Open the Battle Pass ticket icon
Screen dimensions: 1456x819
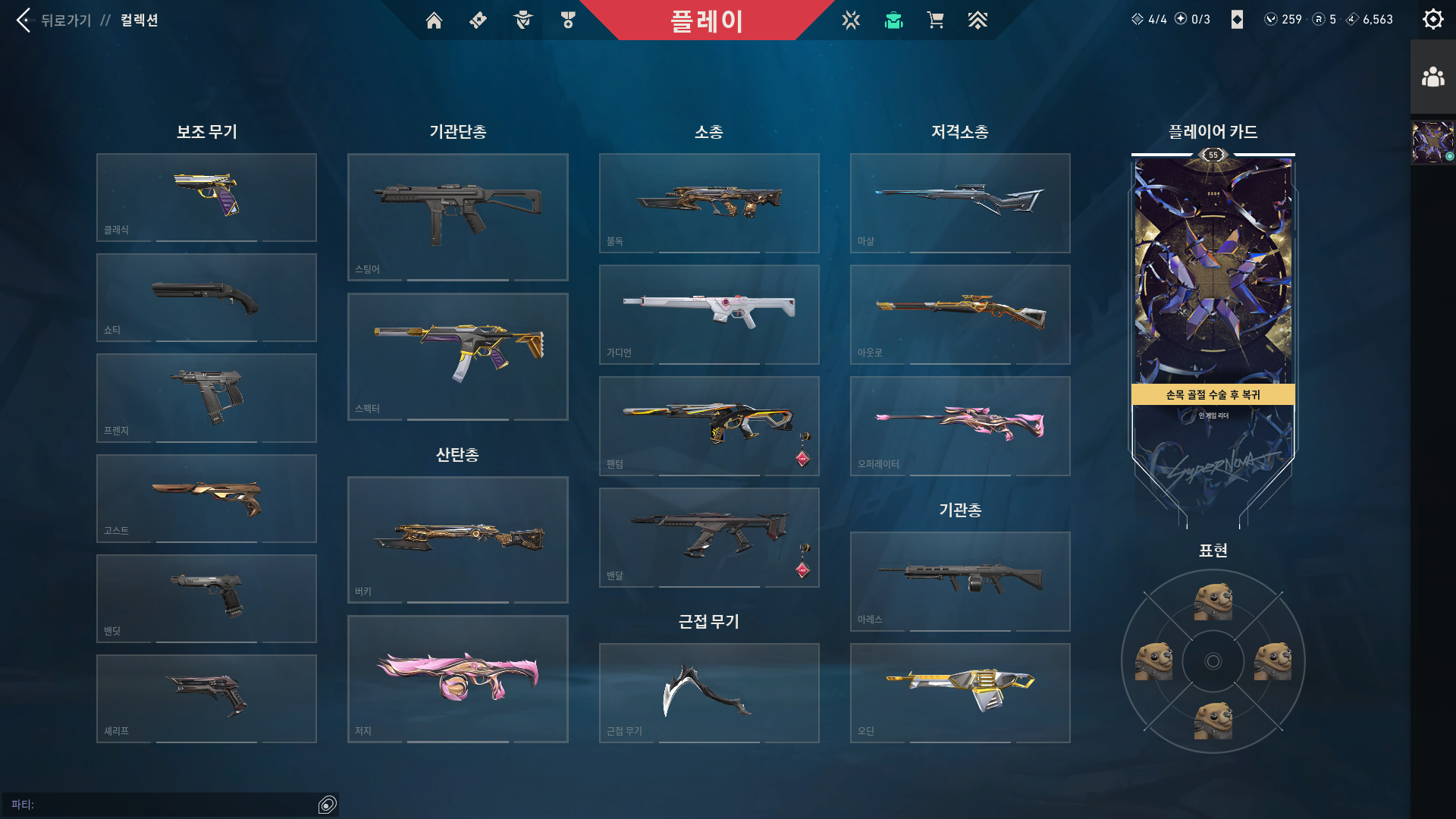[x=477, y=20]
